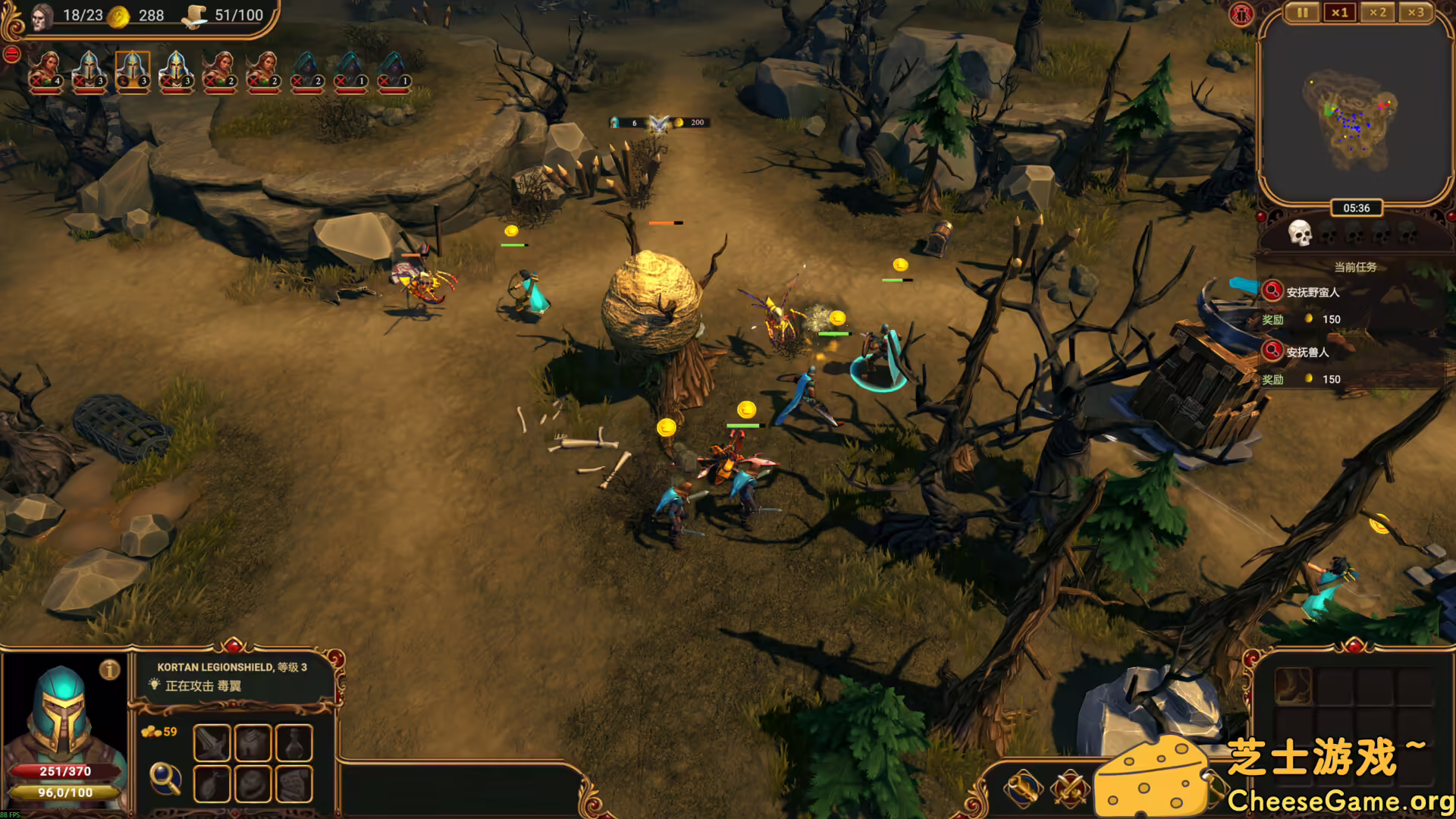Select the sword equipment slot

212,742
